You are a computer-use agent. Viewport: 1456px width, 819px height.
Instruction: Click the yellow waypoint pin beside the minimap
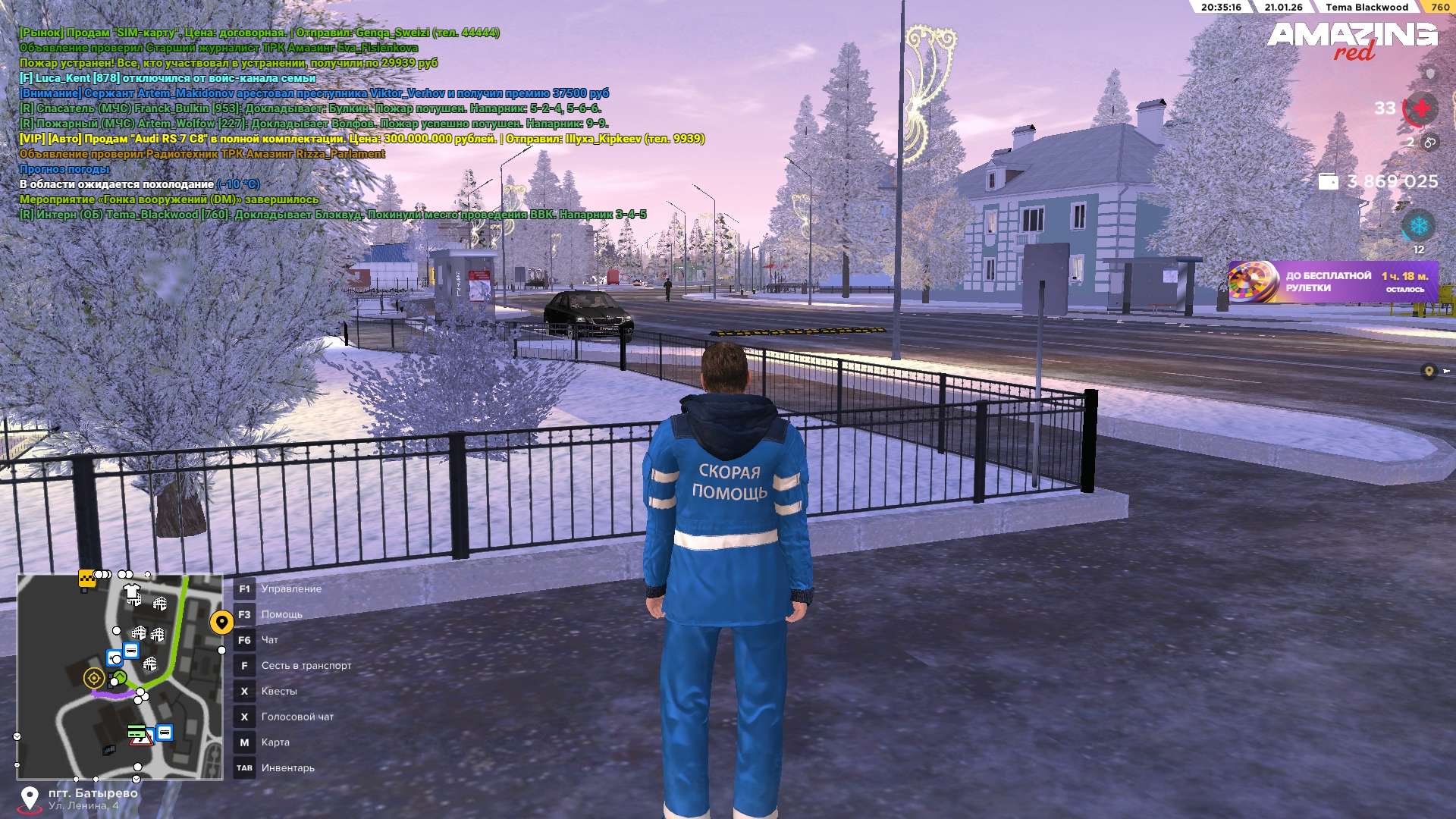click(221, 623)
